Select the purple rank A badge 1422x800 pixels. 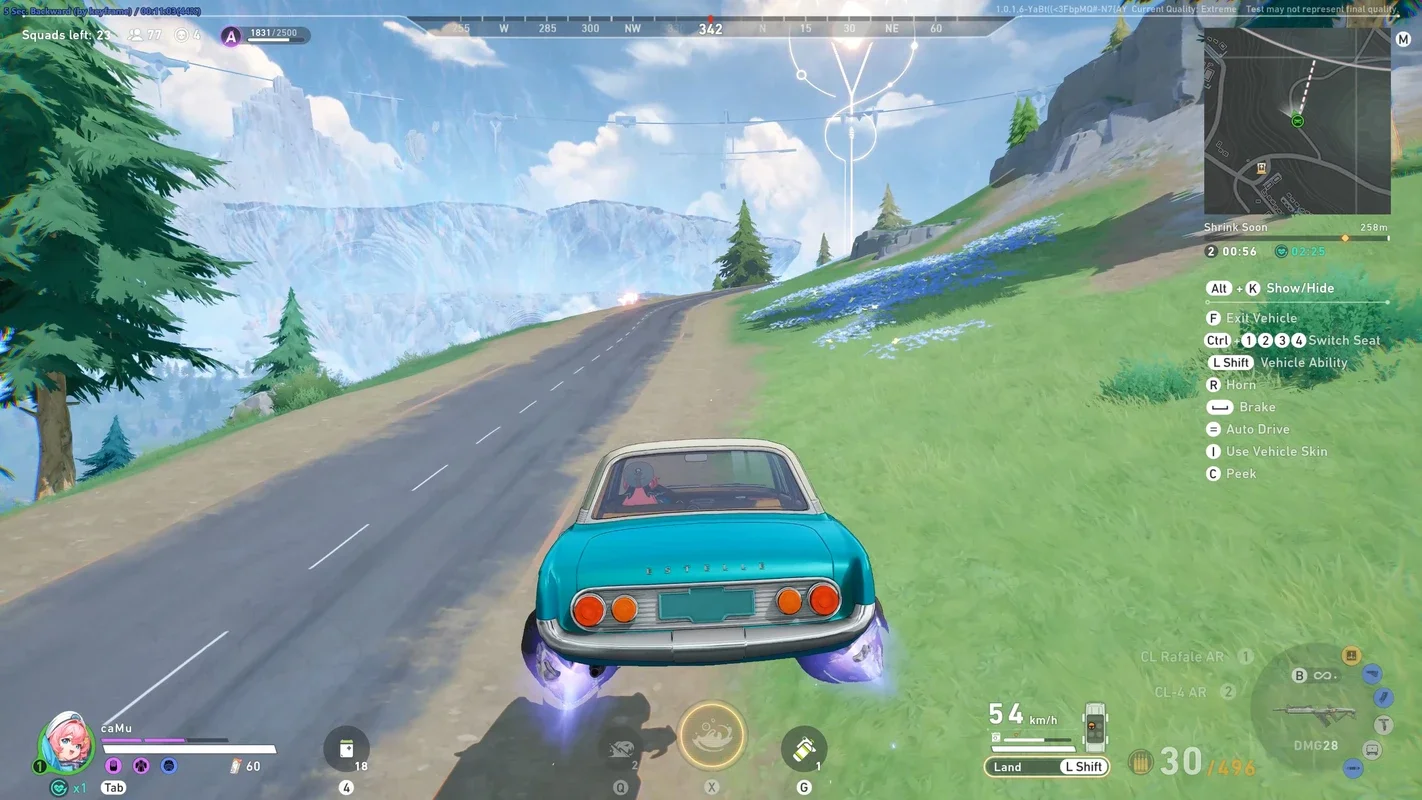231,37
